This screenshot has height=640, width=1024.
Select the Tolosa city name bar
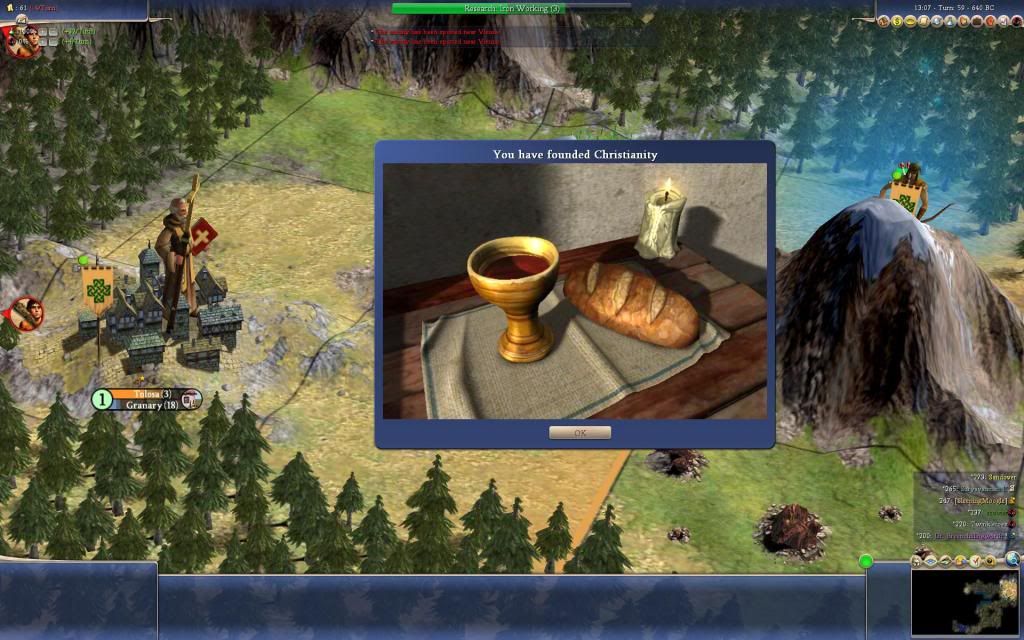click(151, 394)
